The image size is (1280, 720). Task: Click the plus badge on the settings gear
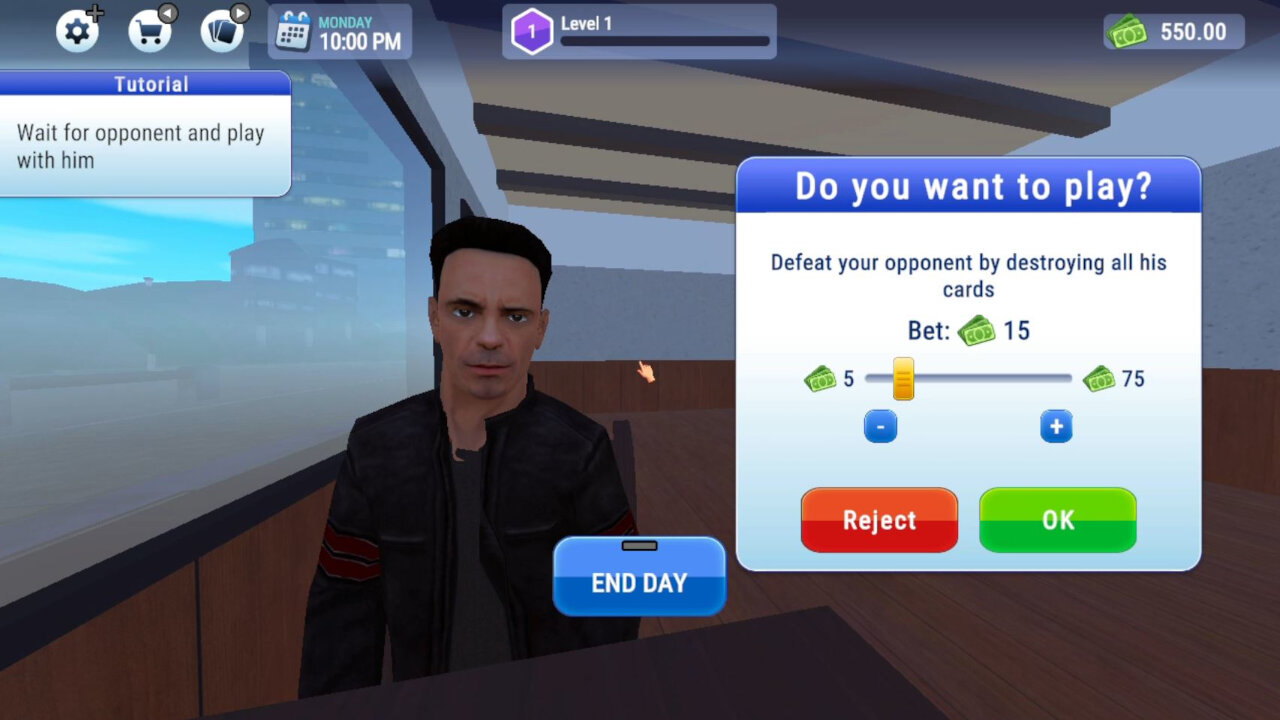click(97, 11)
